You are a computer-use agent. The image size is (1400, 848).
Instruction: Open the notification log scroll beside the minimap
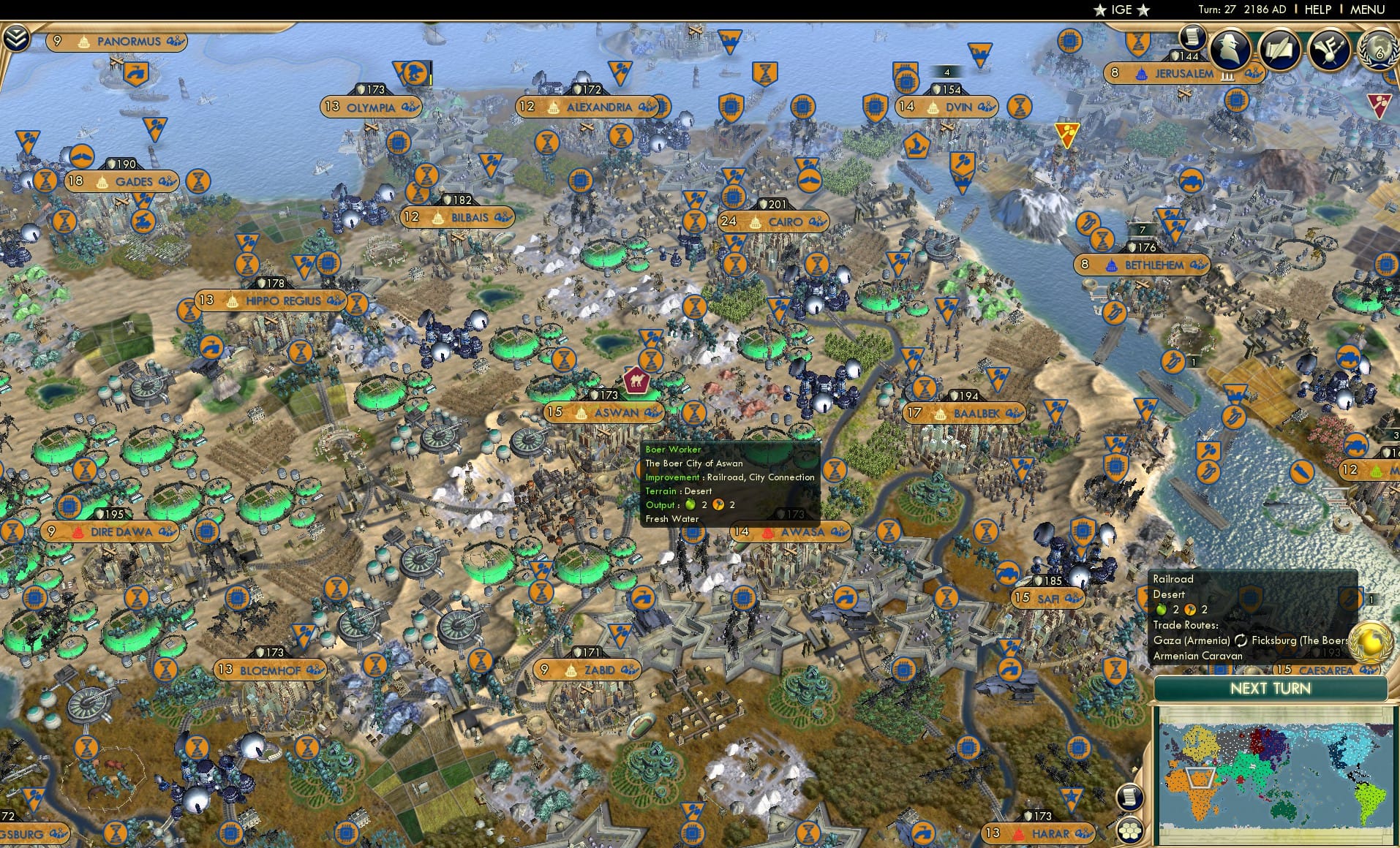pyautogui.click(x=1129, y=798)
